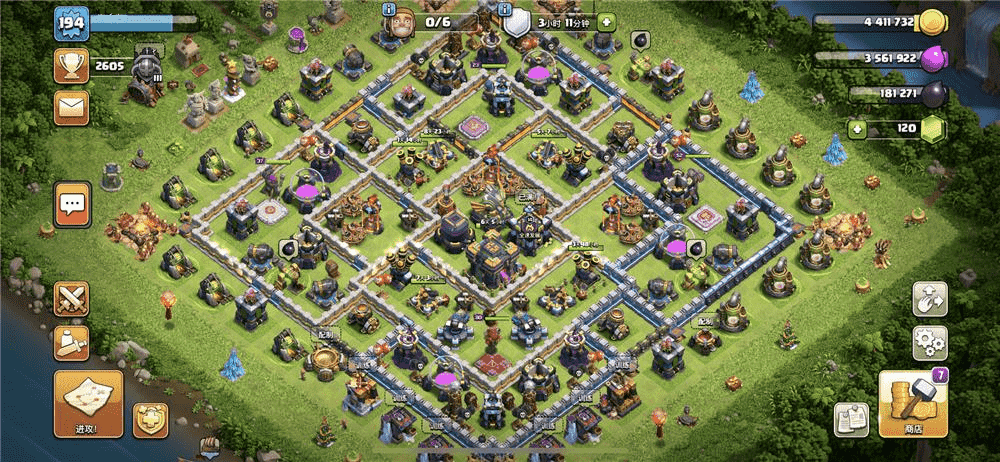Open the level 194 player profile badge
This screenshot has width=1000, height=462.
[70, 23]
